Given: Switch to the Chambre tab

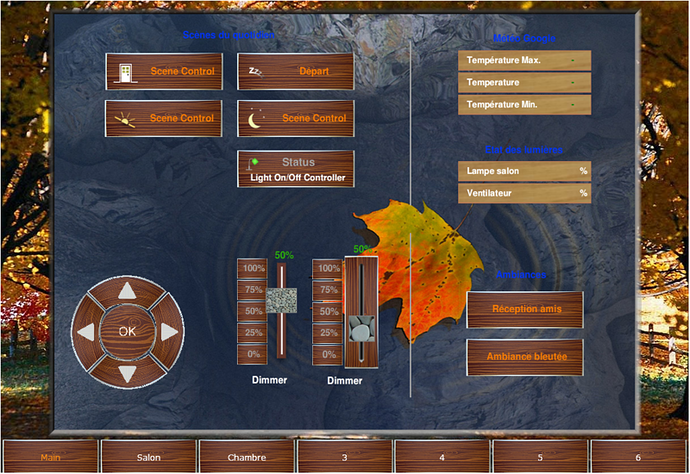Looking at the screenshot, I should click(x=245, y=457).
